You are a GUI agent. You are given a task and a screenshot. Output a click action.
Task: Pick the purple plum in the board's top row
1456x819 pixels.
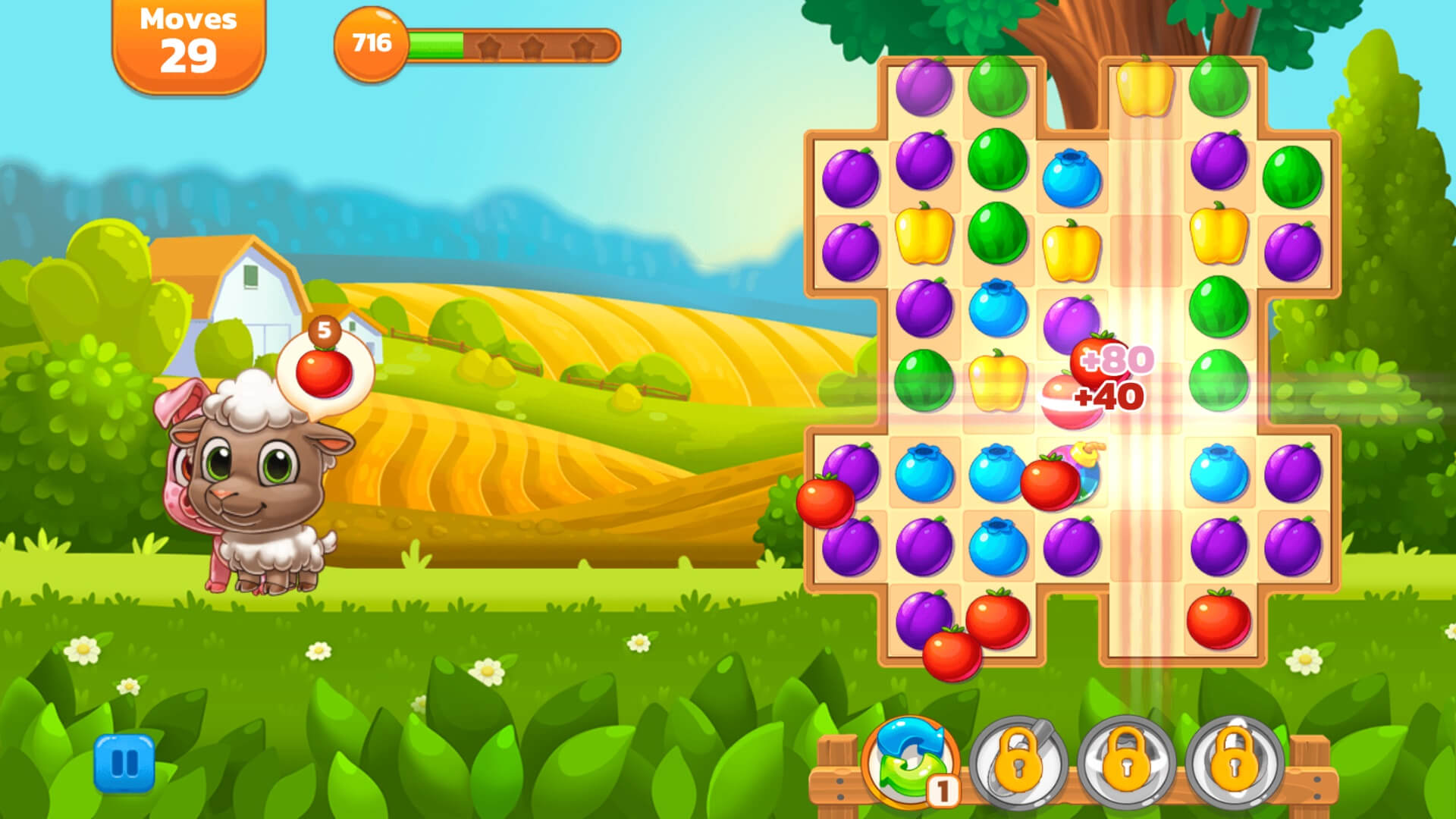924,87
